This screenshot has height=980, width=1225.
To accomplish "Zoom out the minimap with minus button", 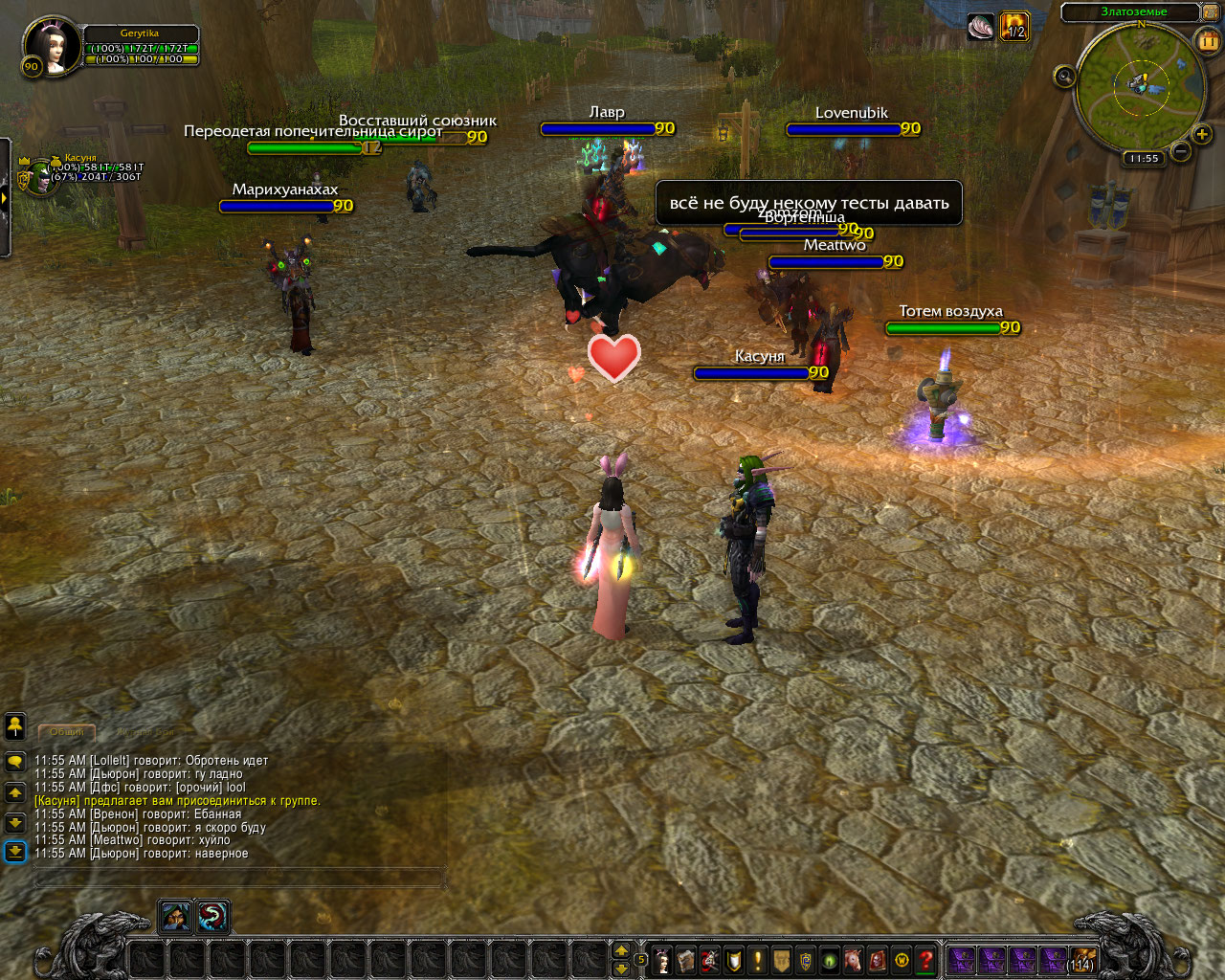I will tap(1181, 151).
